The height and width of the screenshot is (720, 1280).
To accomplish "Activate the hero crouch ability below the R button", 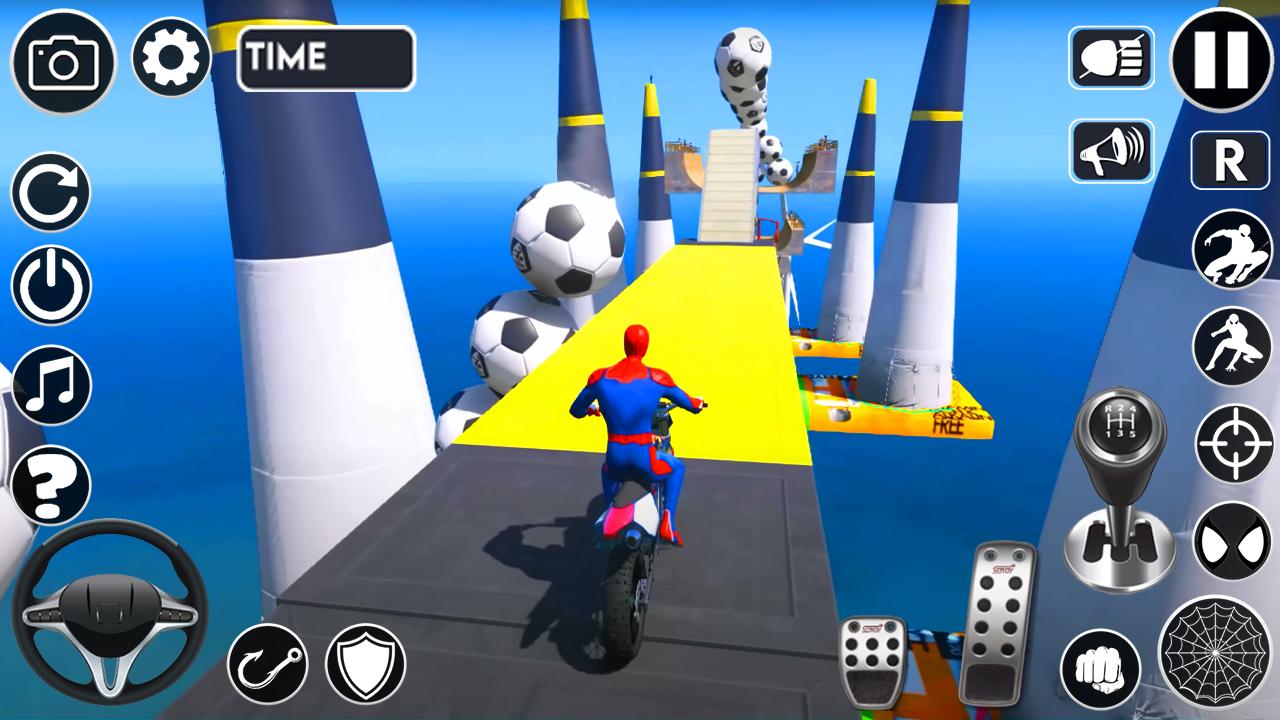I will 1232,346.
